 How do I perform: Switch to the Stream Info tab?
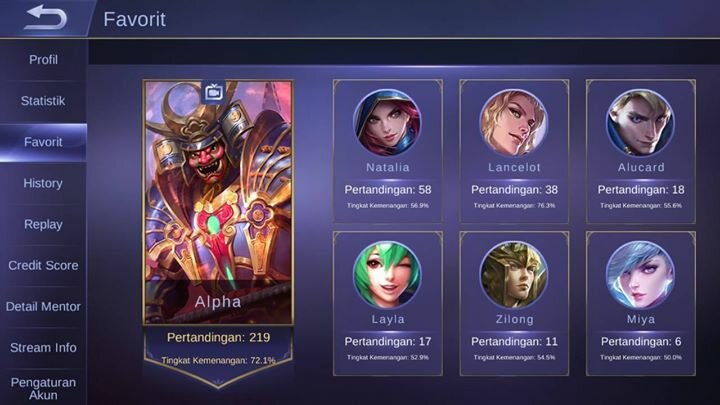click(x=43, y=347)
